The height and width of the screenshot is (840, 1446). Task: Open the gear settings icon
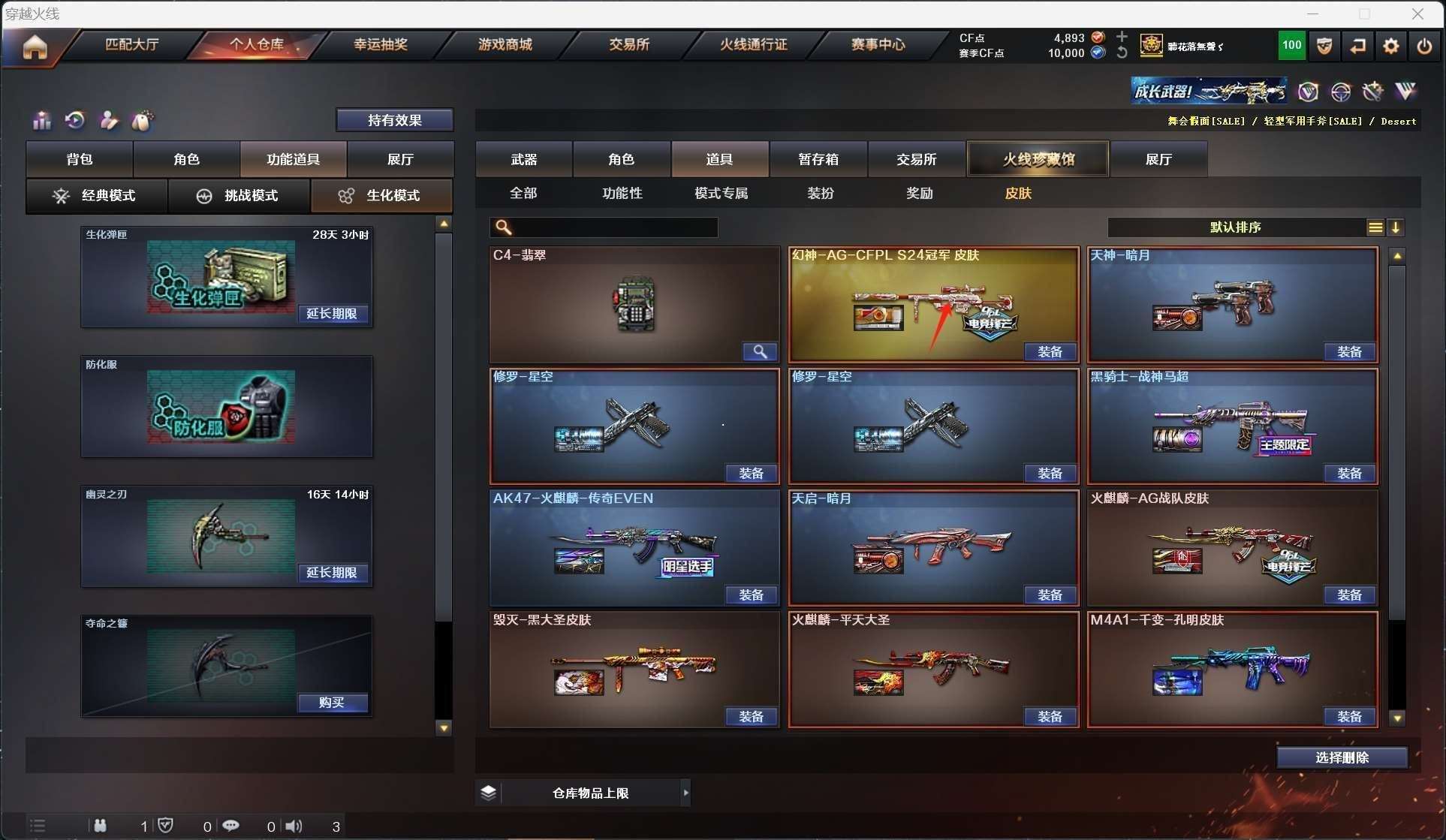(1390, 47)
